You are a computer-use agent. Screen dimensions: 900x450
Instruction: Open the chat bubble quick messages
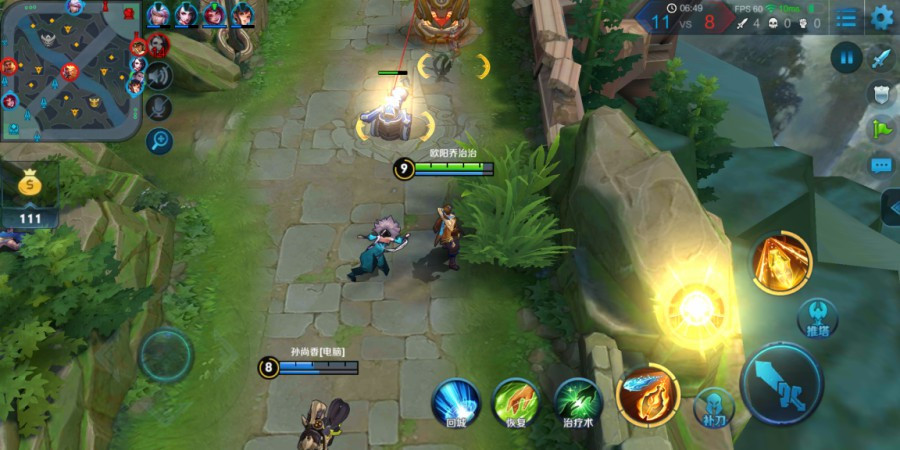pyautogui.click(x=881, y=164)
